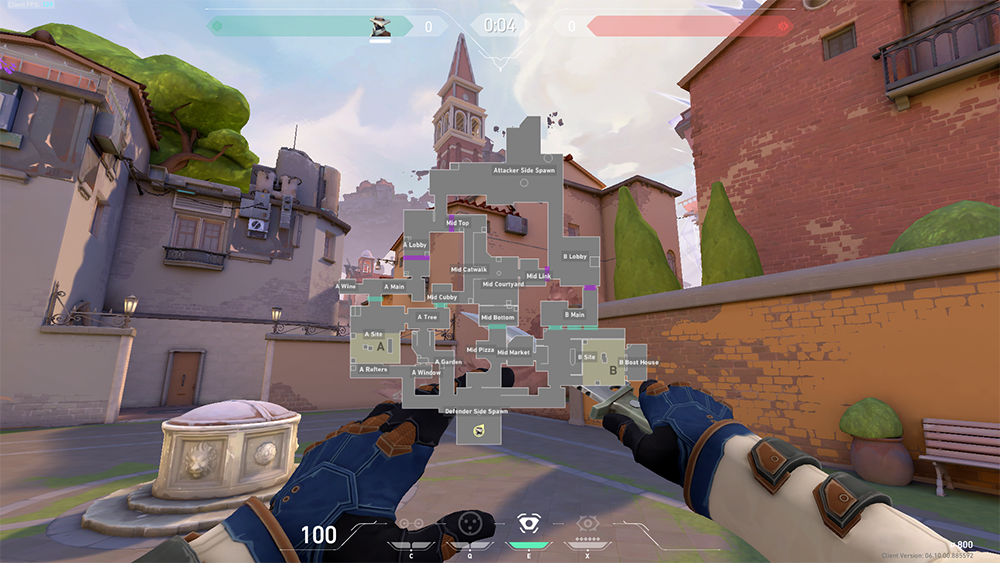Ping Mid Catwalk on the map
Screen dimensions: 1000x563
coord(469,269)
